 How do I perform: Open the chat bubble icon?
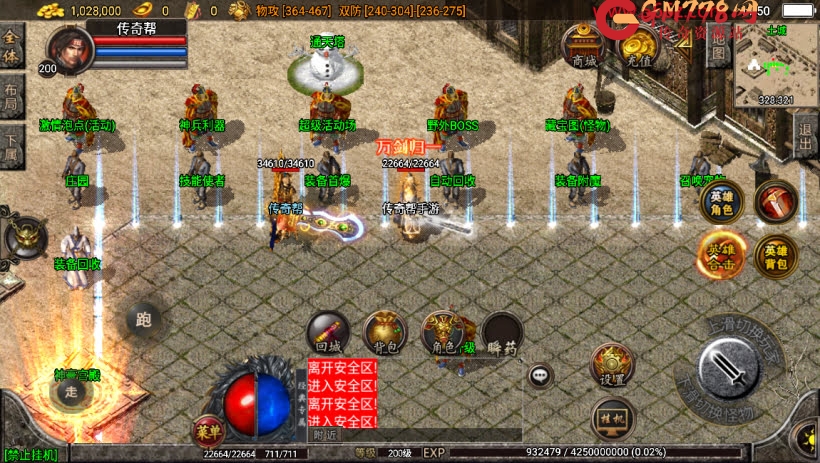541,375
